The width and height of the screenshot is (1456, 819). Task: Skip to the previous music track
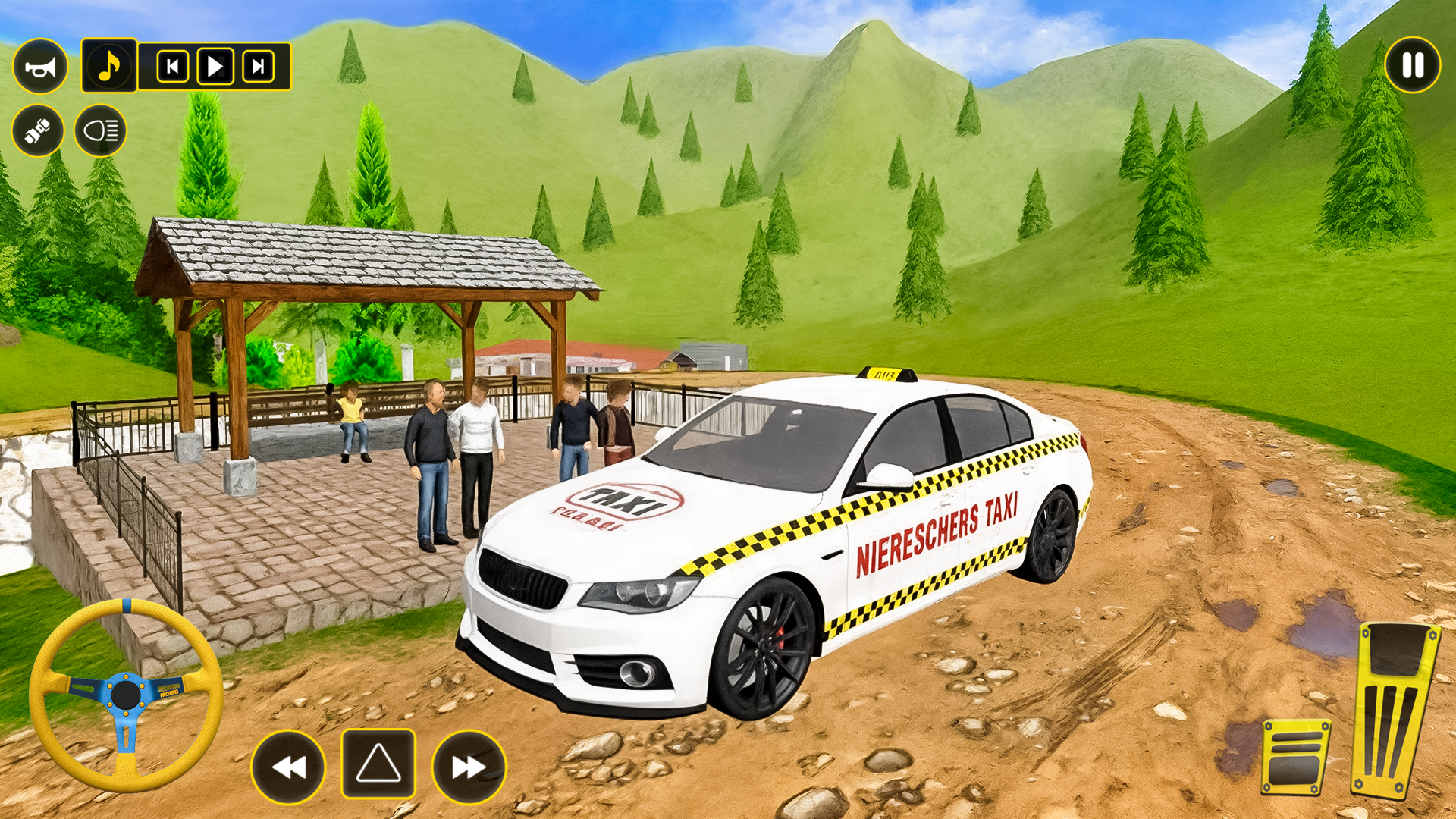[x=172, y=66]
